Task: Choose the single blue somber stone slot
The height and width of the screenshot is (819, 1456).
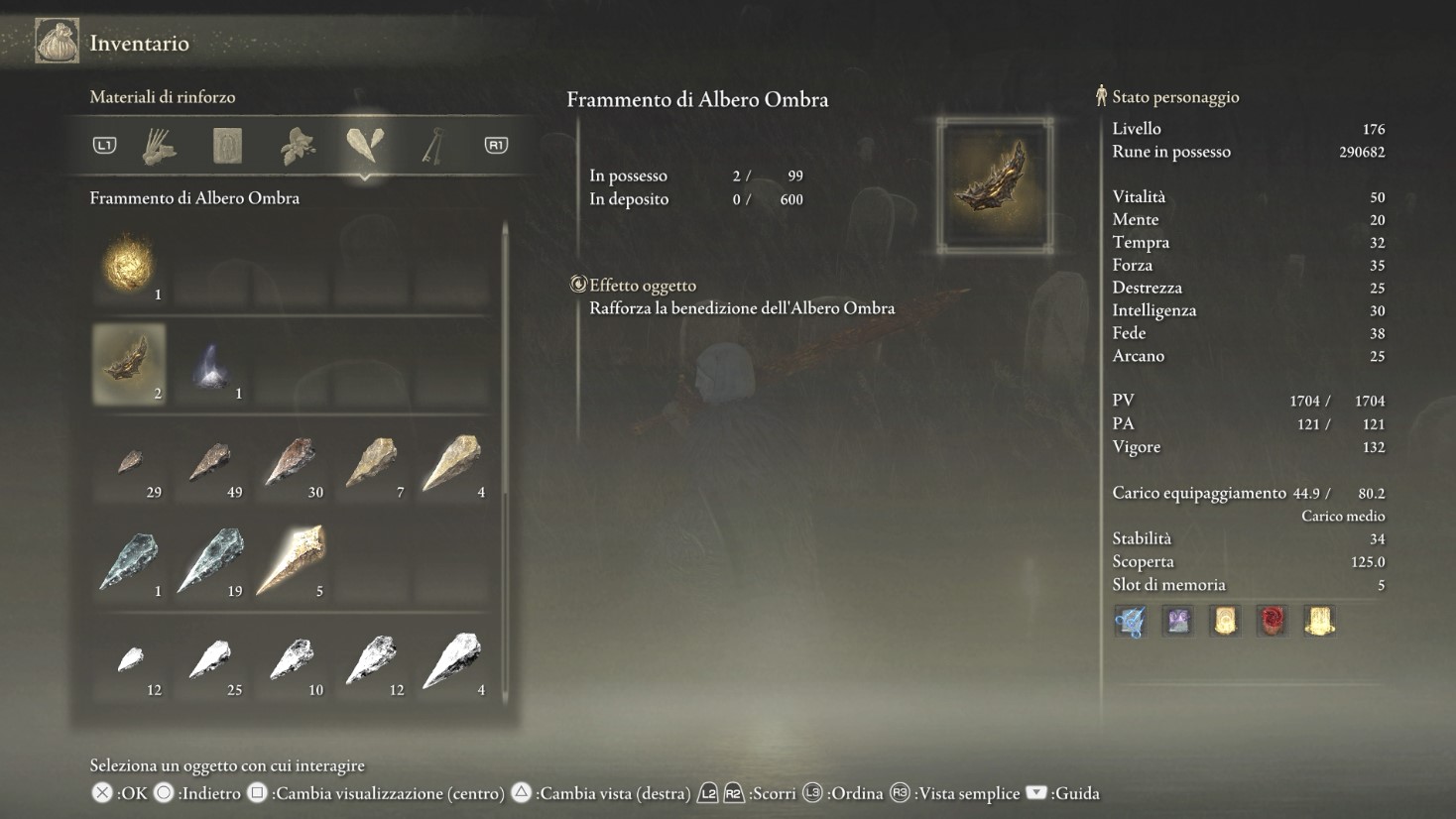Action: point(130,562)
